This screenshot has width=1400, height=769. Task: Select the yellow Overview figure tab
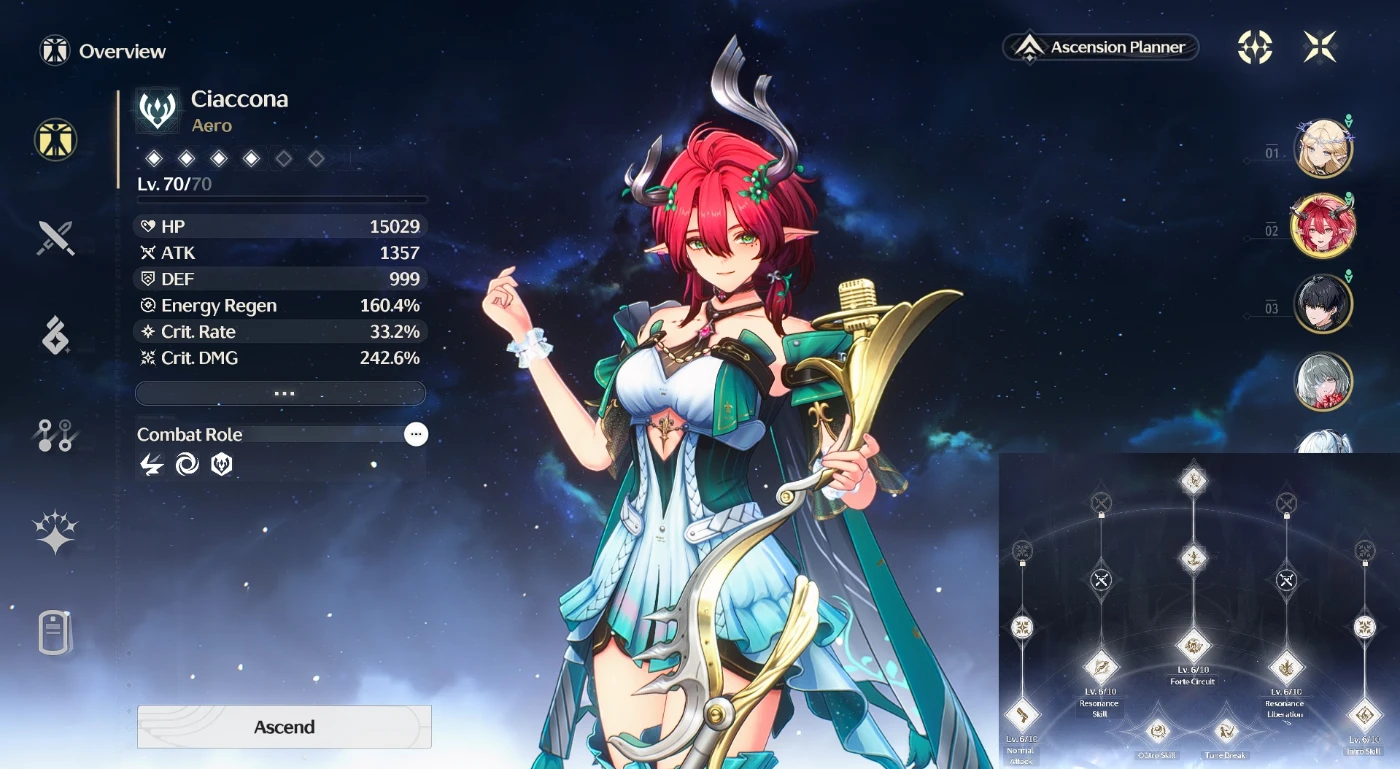[56, 139]
